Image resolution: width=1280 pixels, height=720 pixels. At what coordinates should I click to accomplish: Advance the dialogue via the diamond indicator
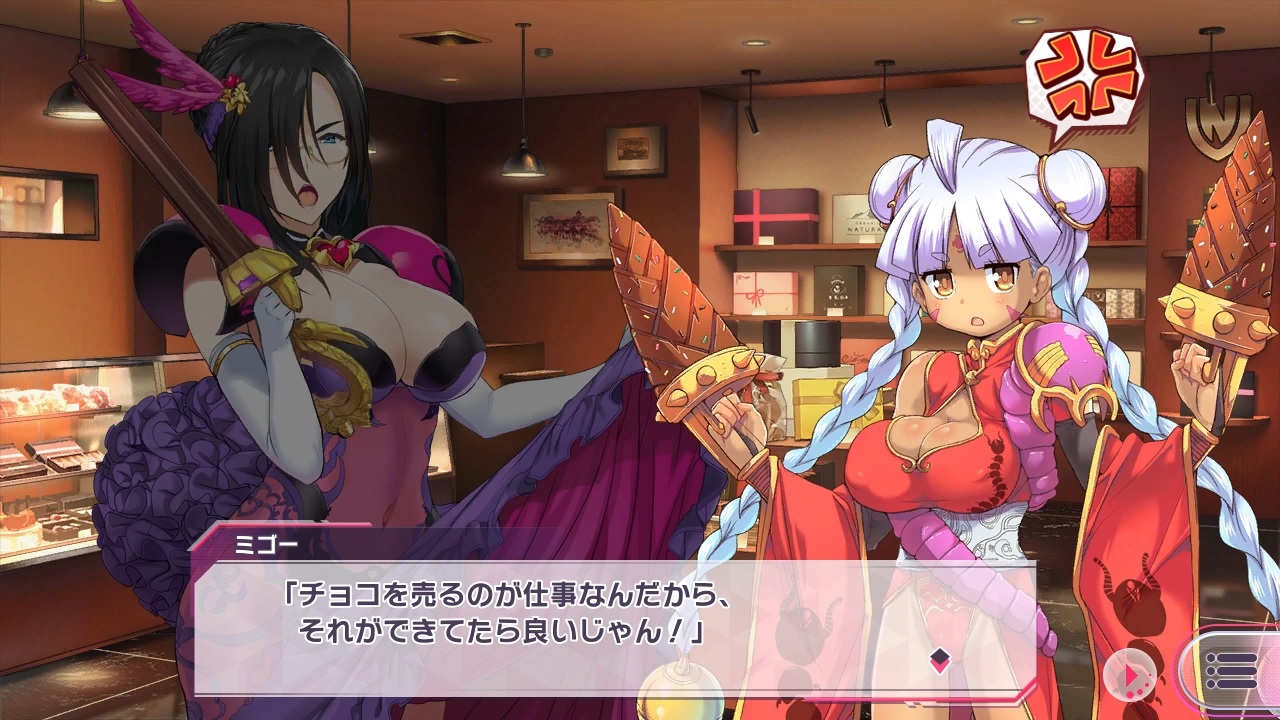(939, 658)
